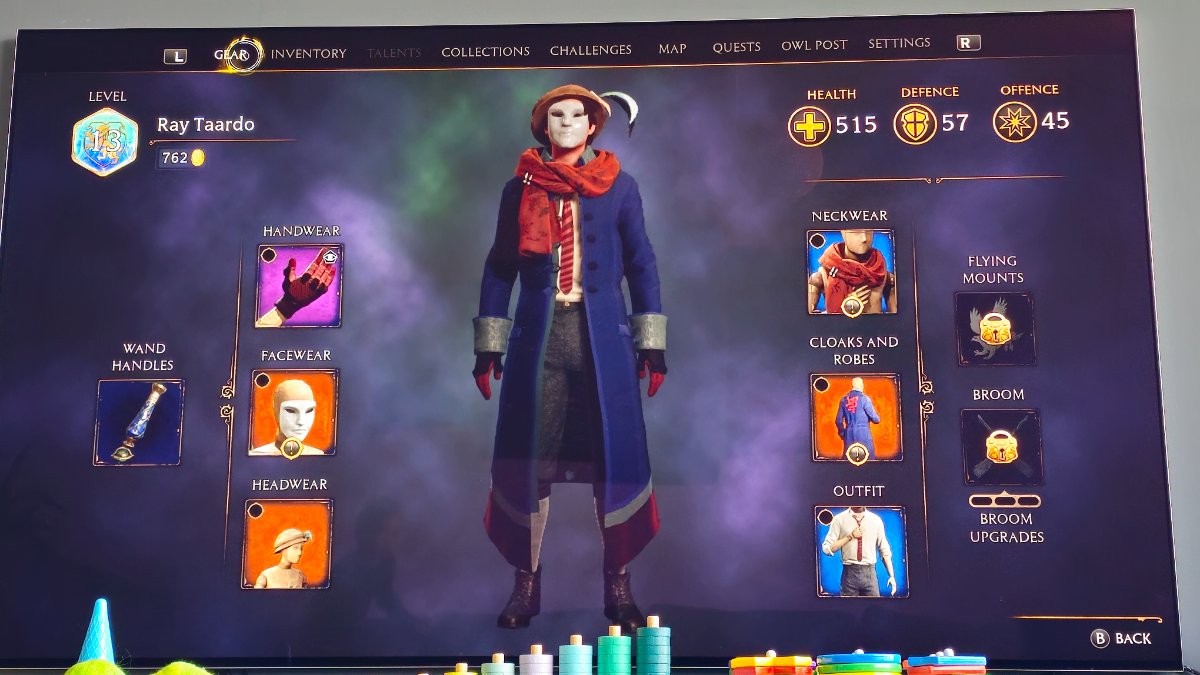Open the Cloaks and Robes slot
1200x675 pixels.
[x=856, y=417]
